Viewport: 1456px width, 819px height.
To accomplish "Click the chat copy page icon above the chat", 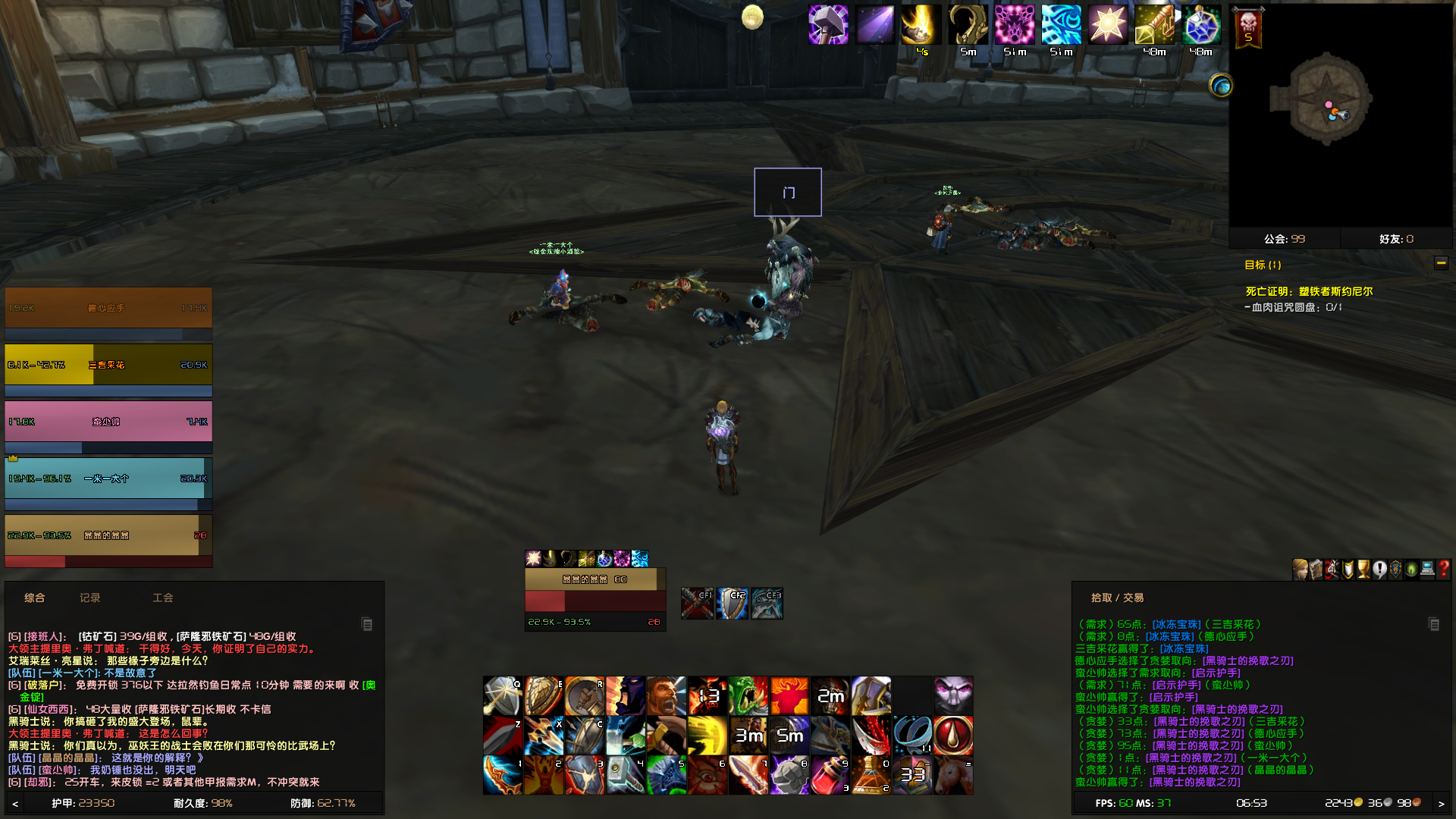I will point(368,624).
